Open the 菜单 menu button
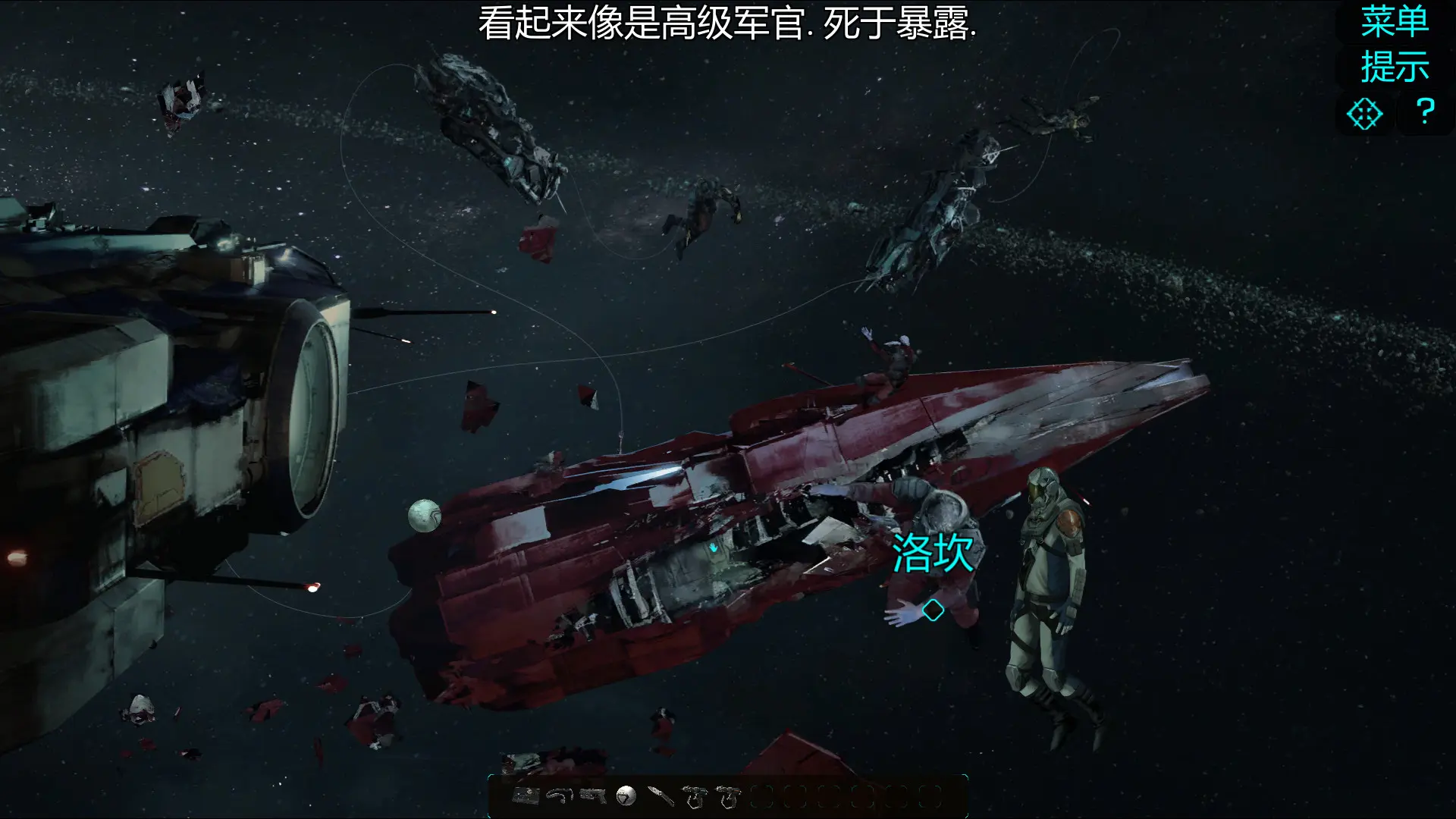 click(1394, 23)
